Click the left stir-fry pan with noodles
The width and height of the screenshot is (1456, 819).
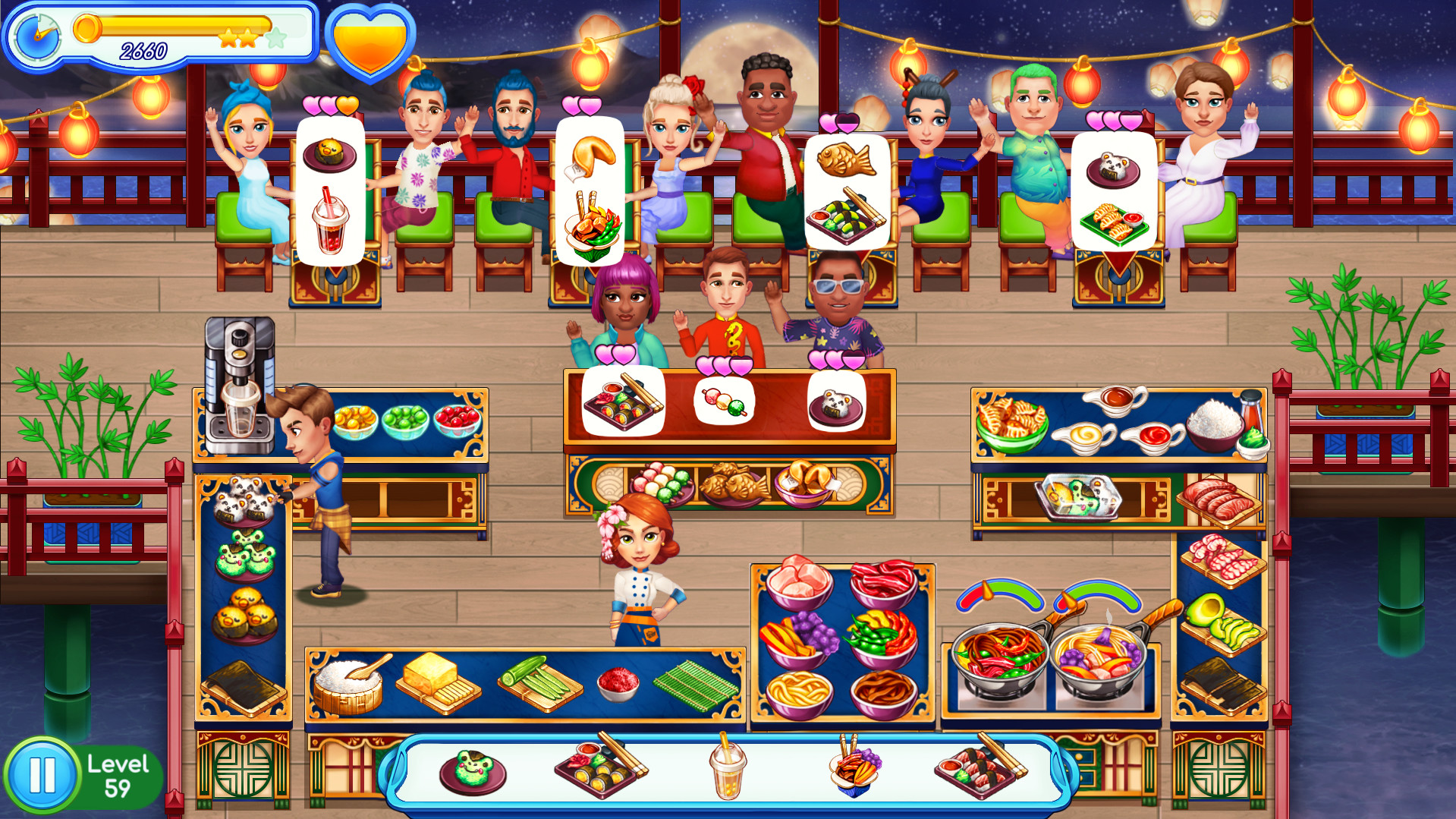1000,653
